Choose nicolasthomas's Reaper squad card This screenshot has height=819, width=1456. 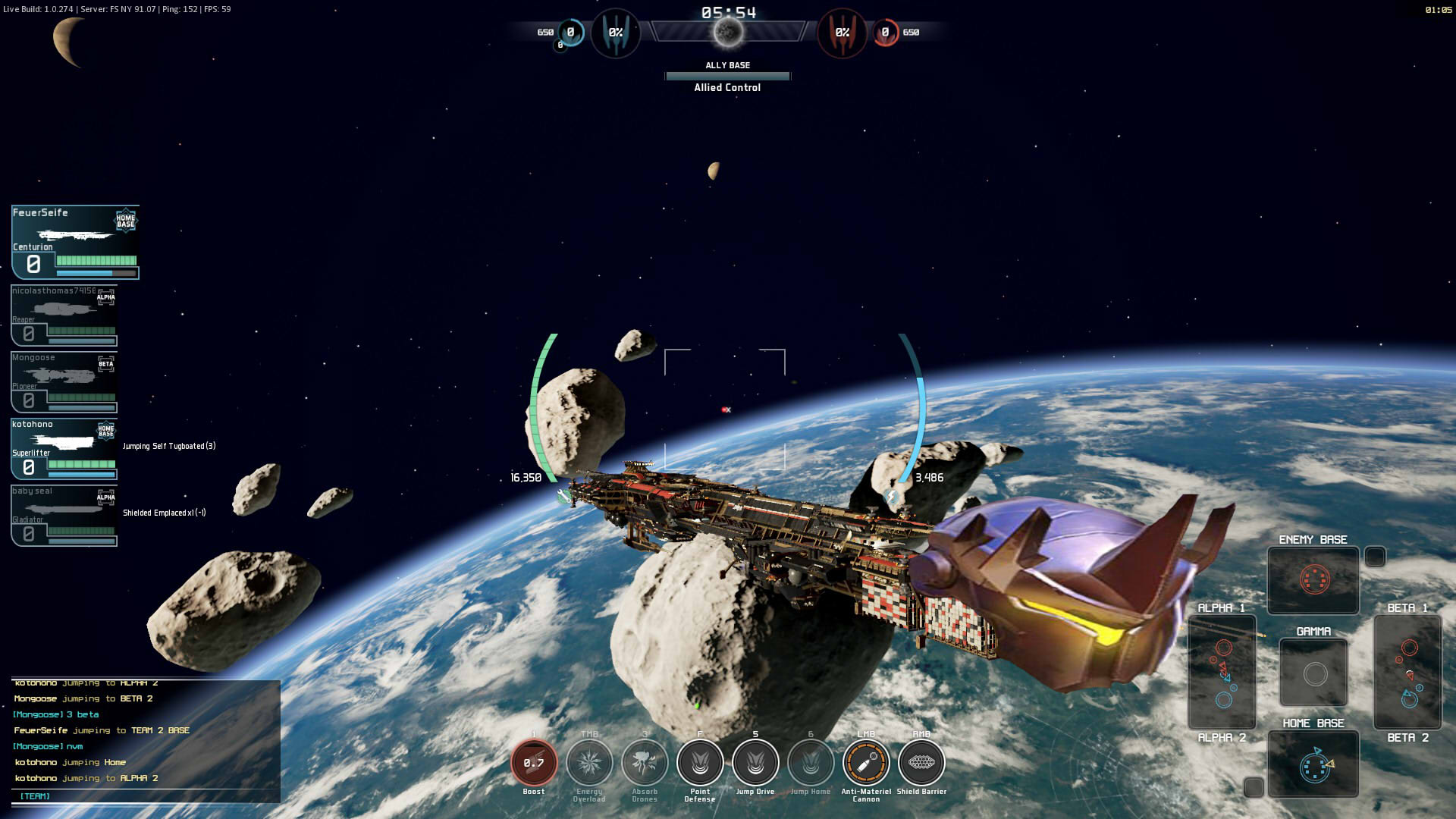point(64,315)
